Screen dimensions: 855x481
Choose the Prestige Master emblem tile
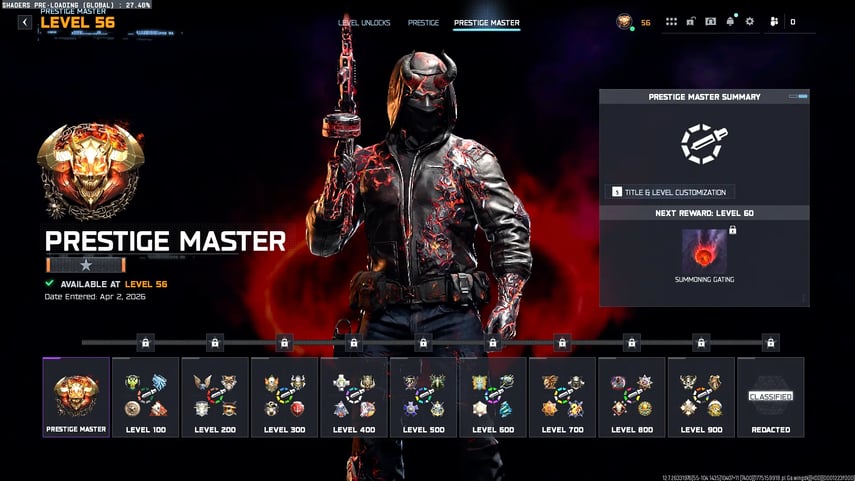pyautogui.click(x=76, y=397)
